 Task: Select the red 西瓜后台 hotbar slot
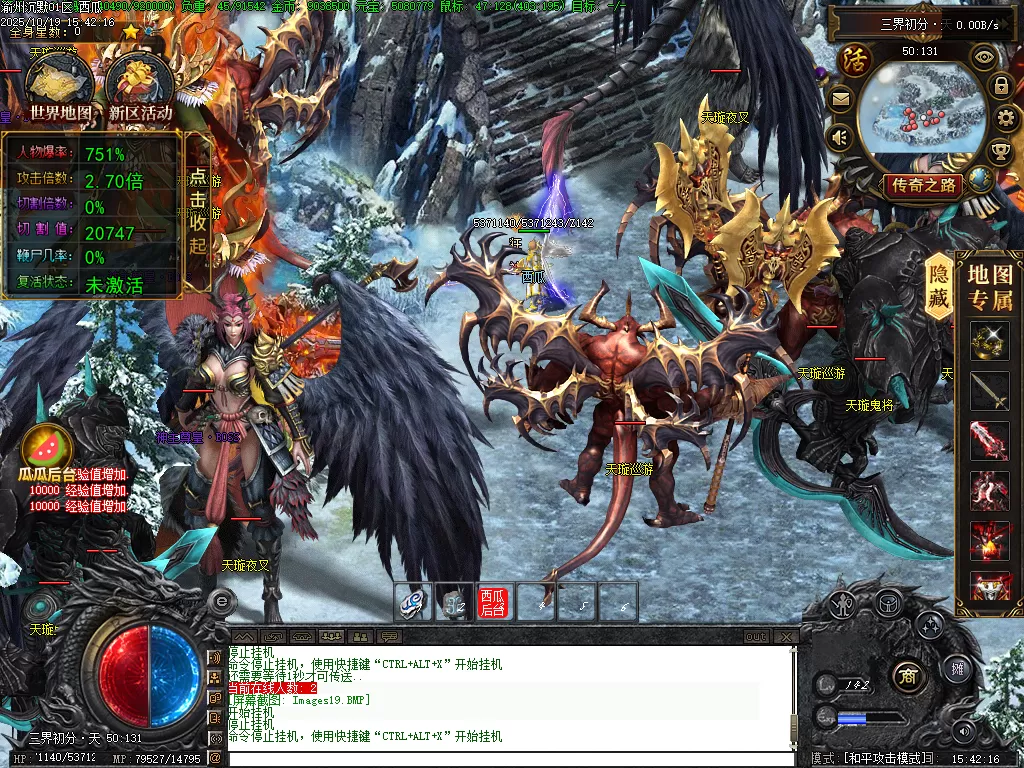(x=493, y=602)
